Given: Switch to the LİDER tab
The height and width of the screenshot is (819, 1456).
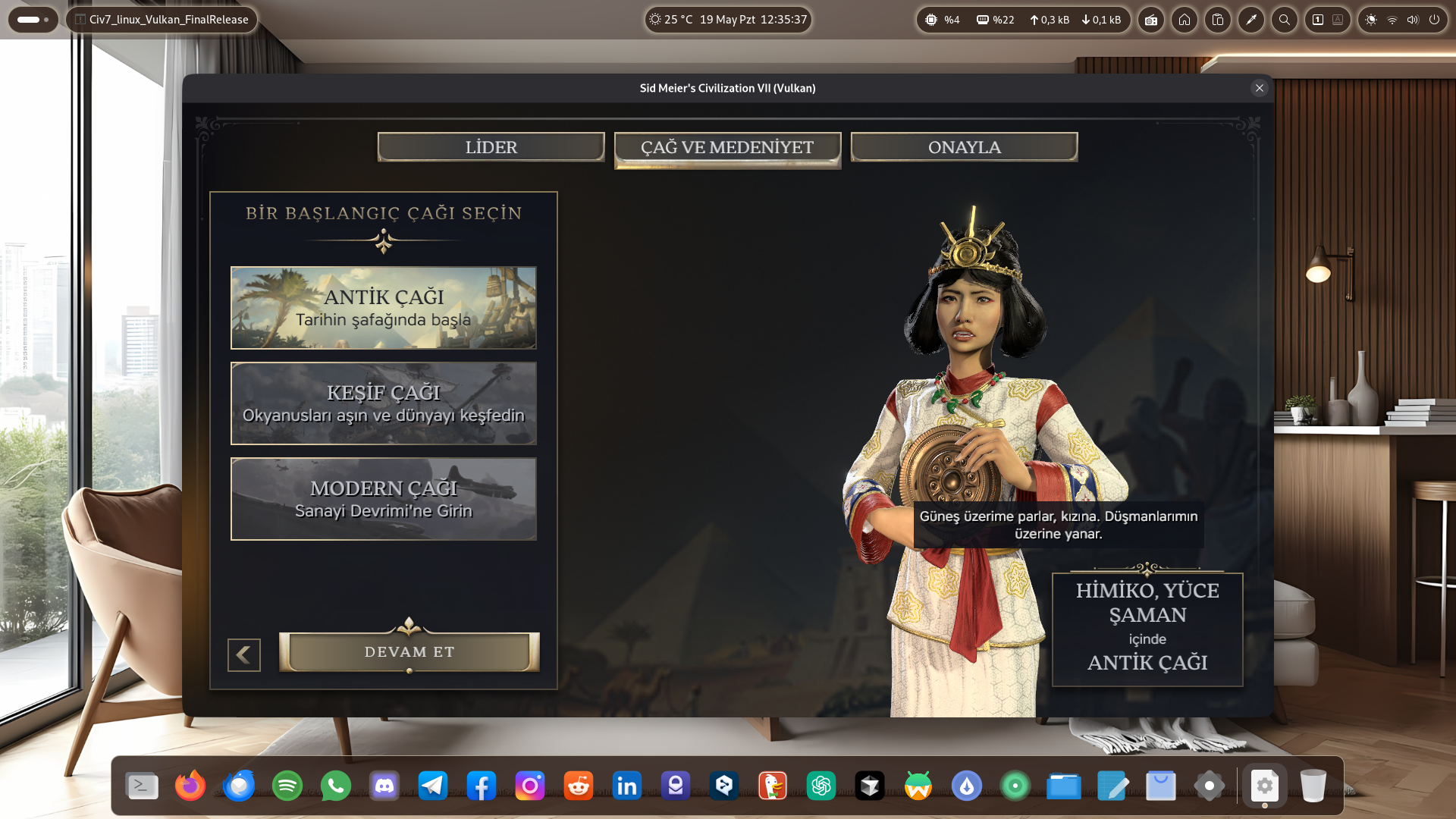Looking at the screenshot, I should tap(491, 147).
